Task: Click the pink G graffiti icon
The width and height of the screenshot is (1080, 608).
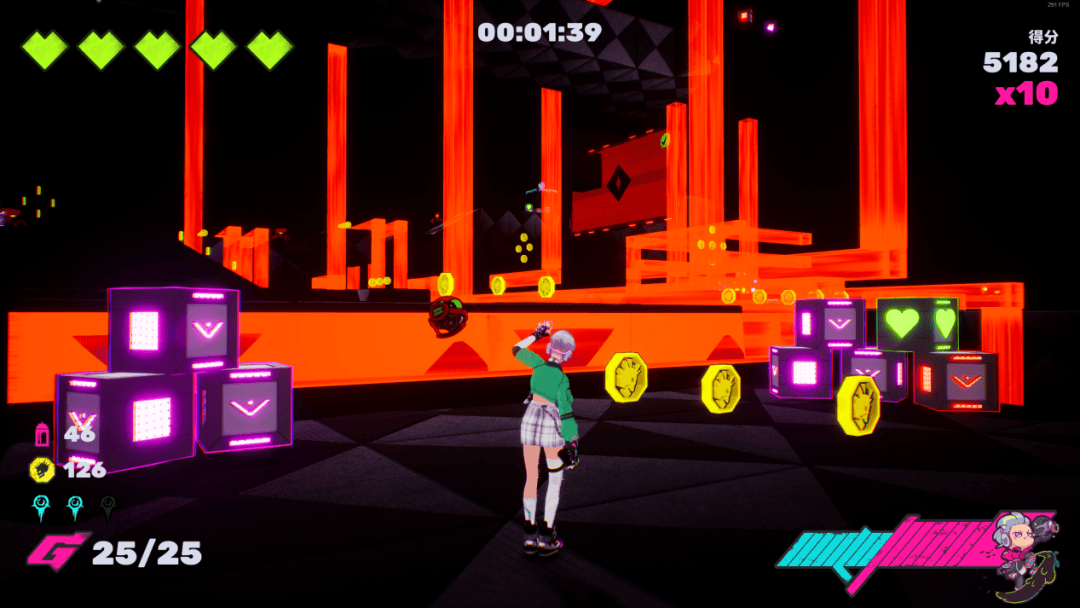Action: click(55, 552)
